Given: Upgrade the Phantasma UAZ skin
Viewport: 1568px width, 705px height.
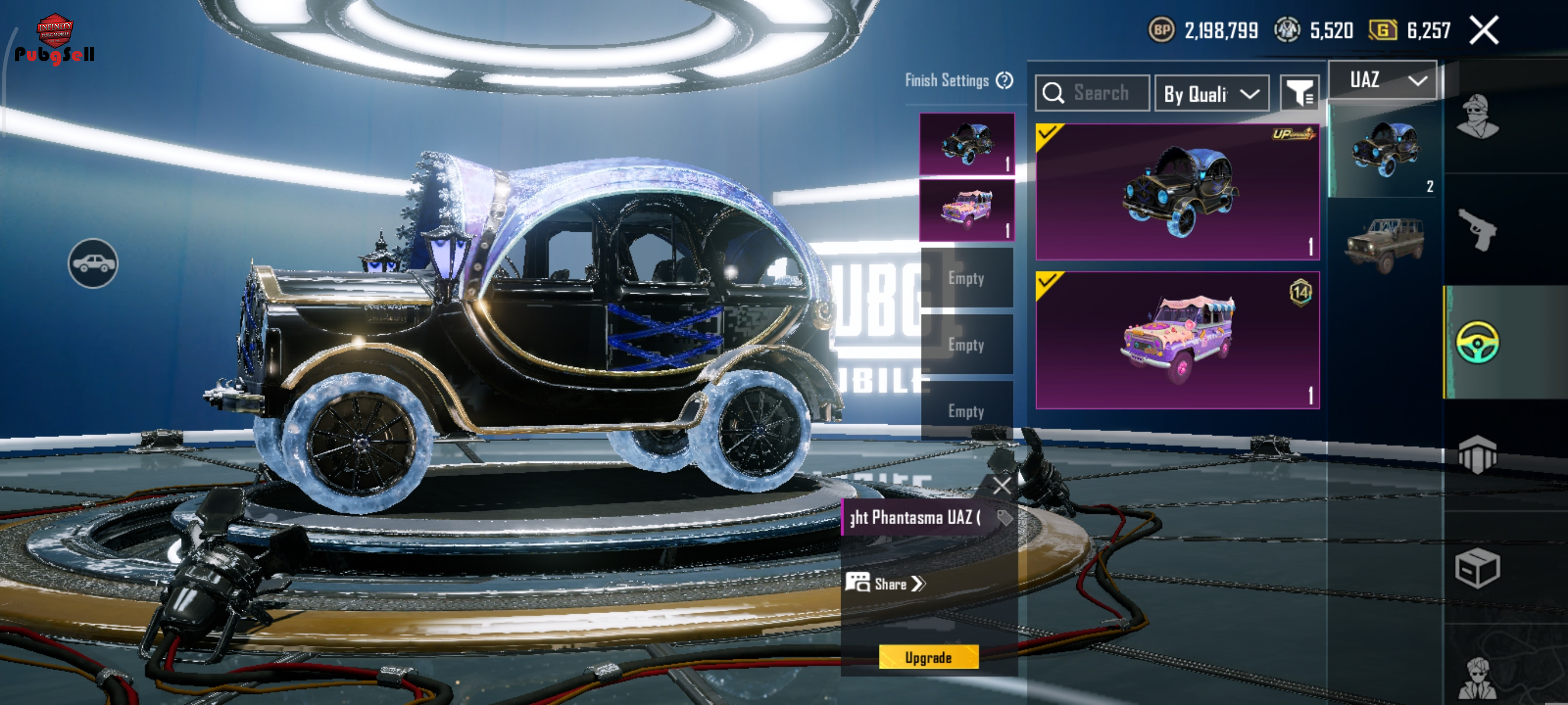Looking at the screenshot, I should [x=929, y=657].
